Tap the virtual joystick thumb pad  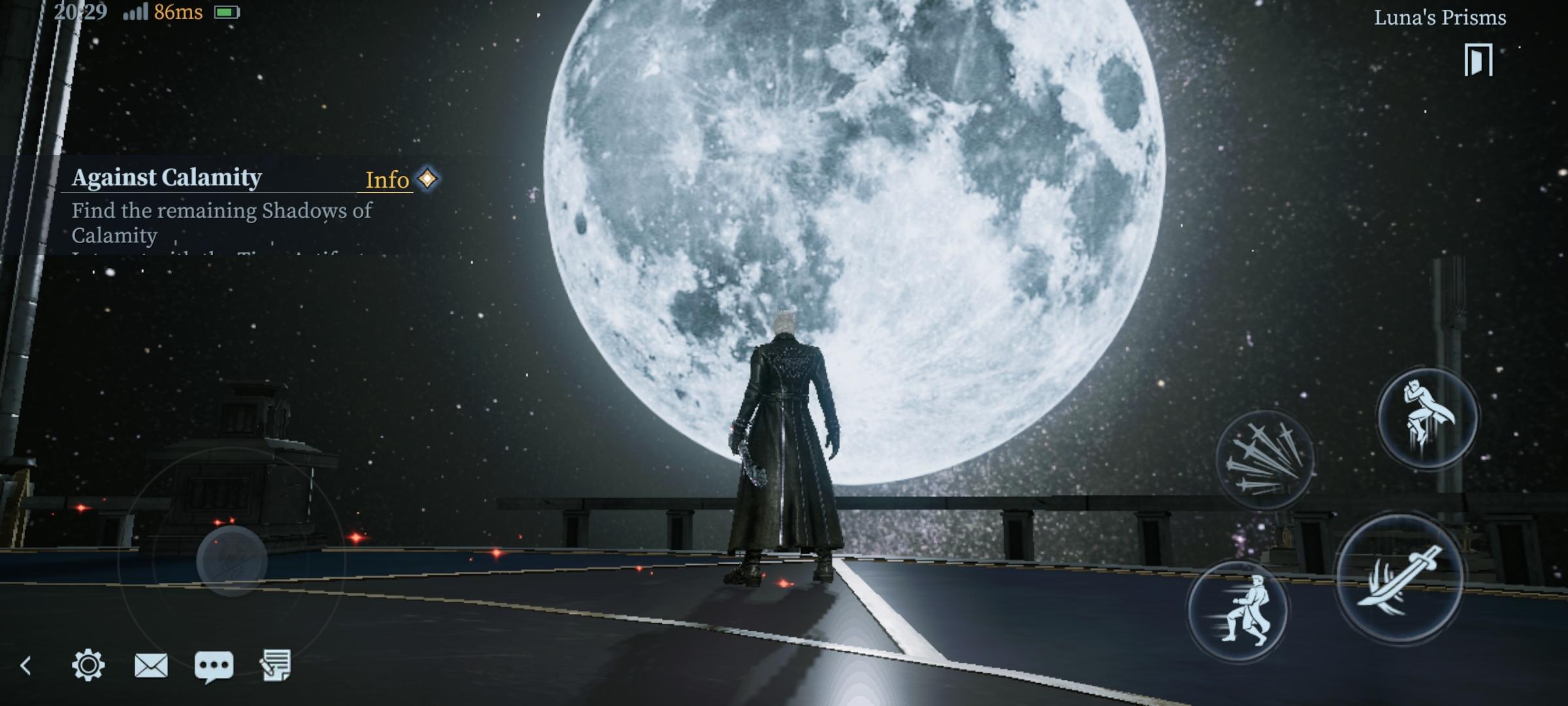coord(231,560)
